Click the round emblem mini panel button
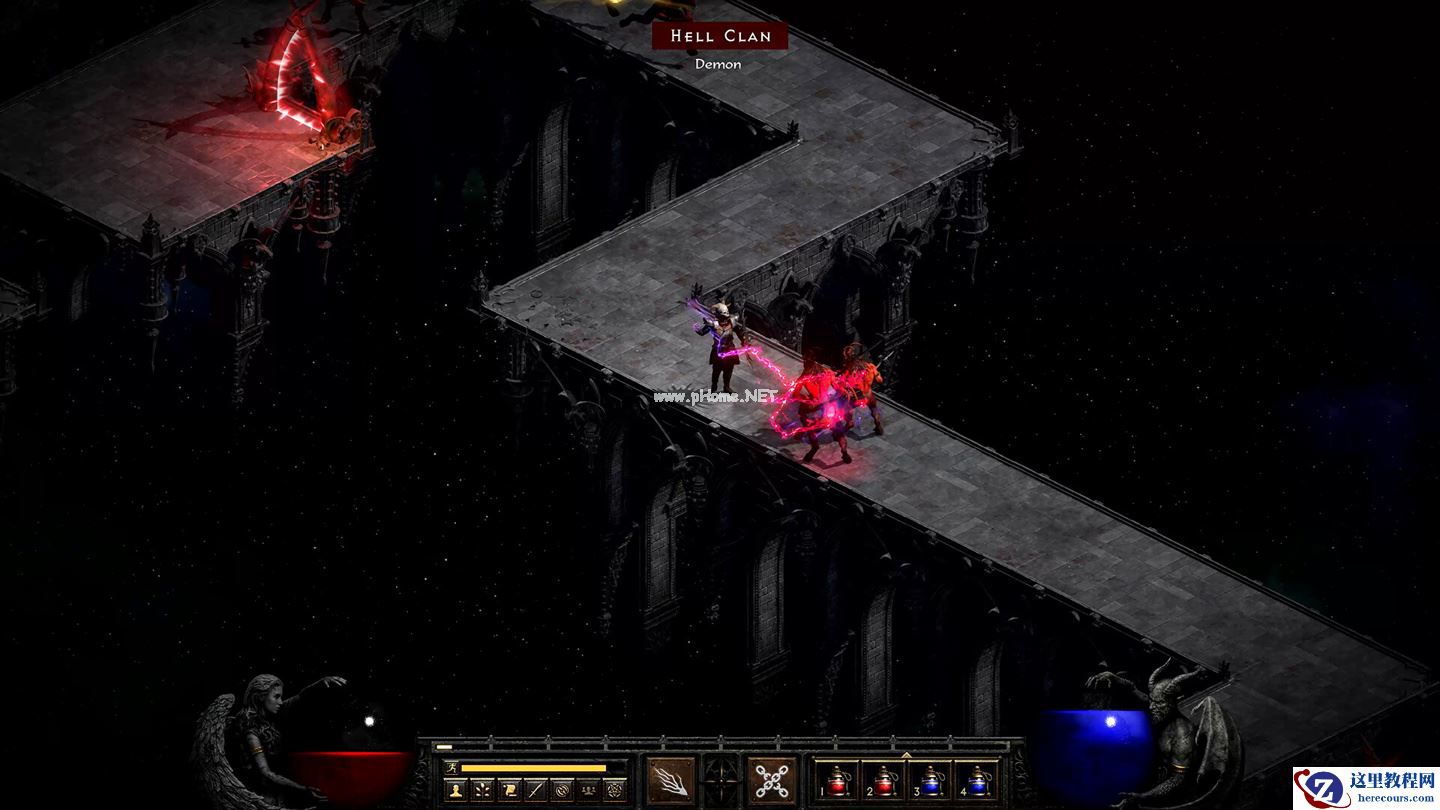 562,790
